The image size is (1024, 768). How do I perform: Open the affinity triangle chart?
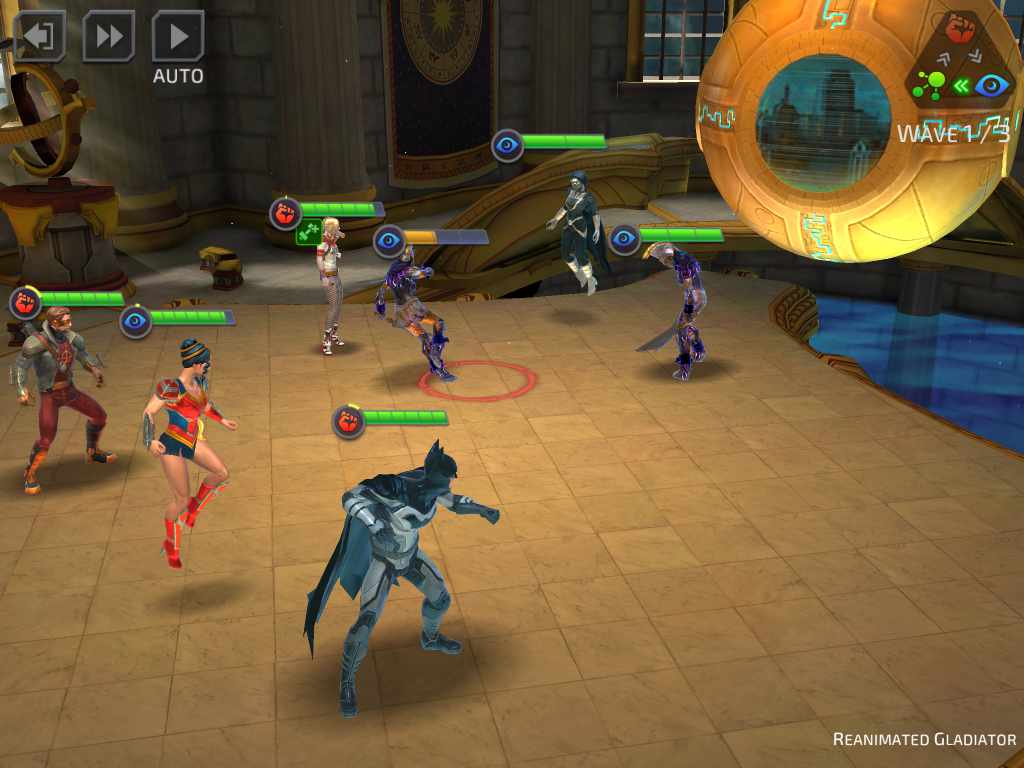tap(960, 60)
